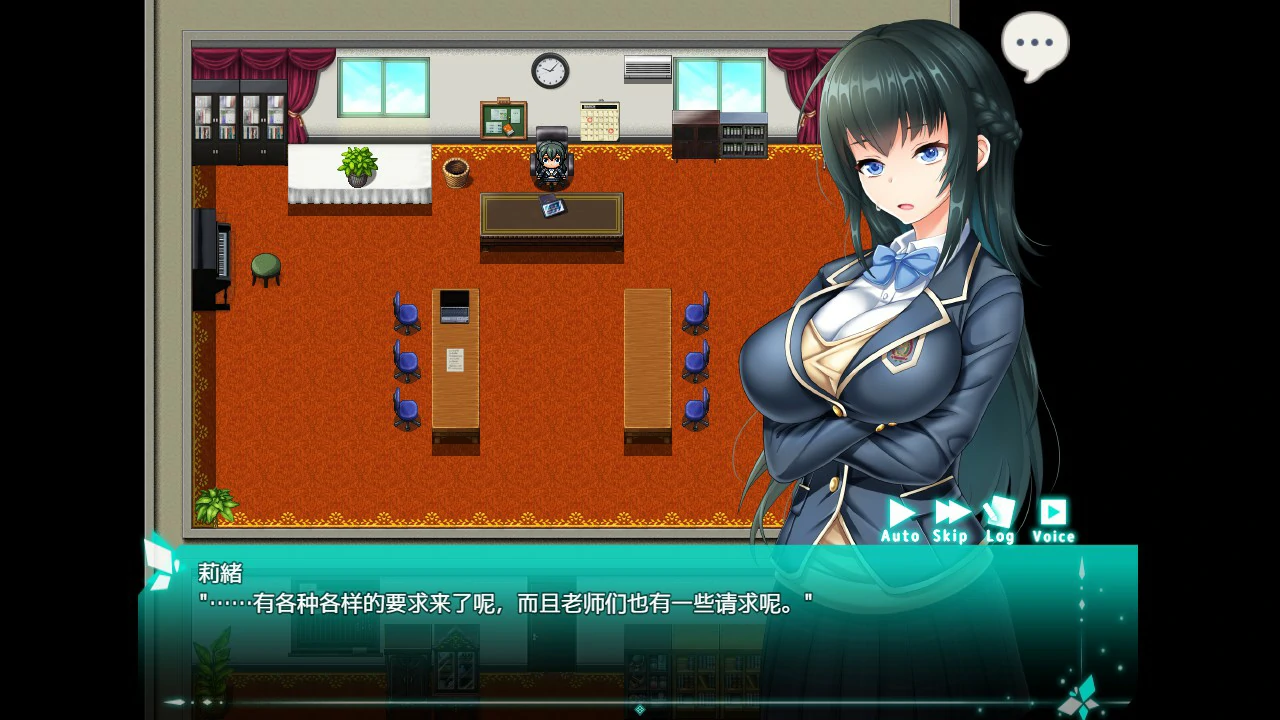Image resolution: width=1280 pixels, height=720 pixels.
Task: Toggle the Voice replay icon
Action: coord(1054,518)
